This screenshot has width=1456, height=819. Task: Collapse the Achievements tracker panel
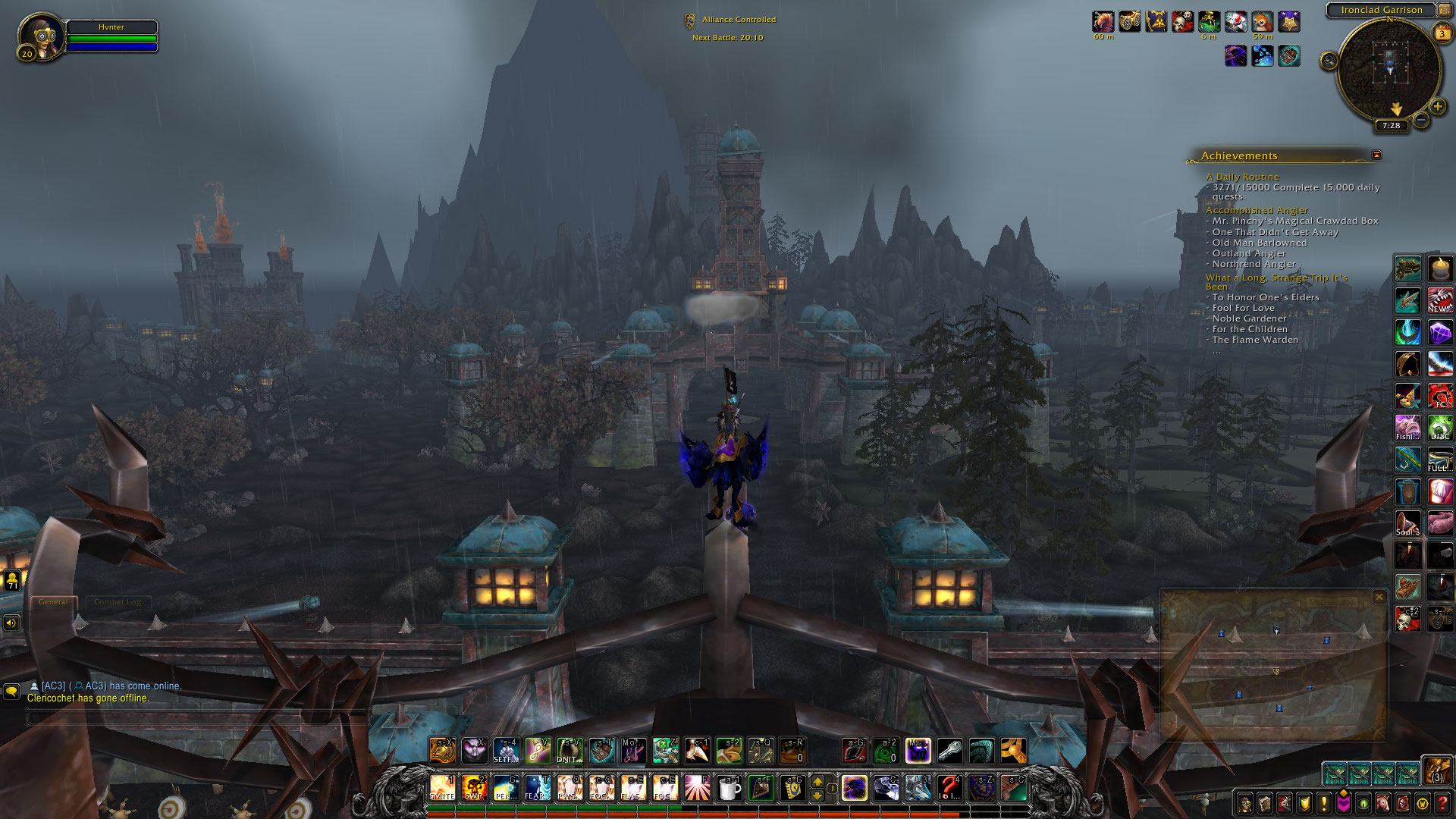pyautogui.click(x=1376, y=155)
